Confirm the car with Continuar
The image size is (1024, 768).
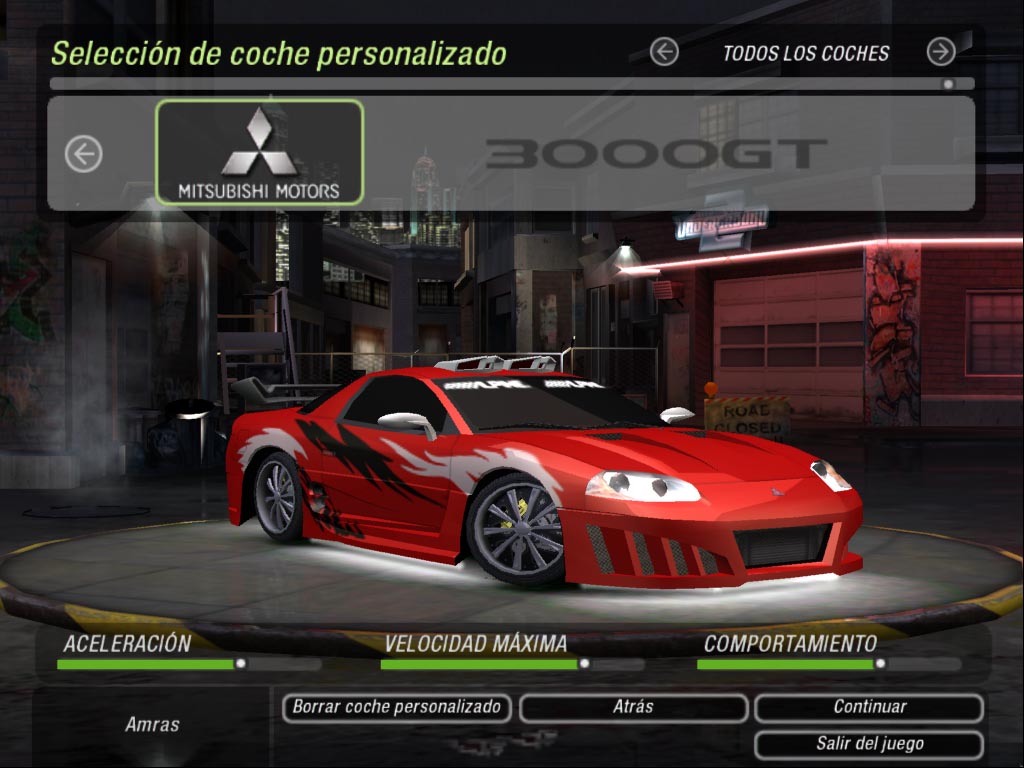coord(869,708)
